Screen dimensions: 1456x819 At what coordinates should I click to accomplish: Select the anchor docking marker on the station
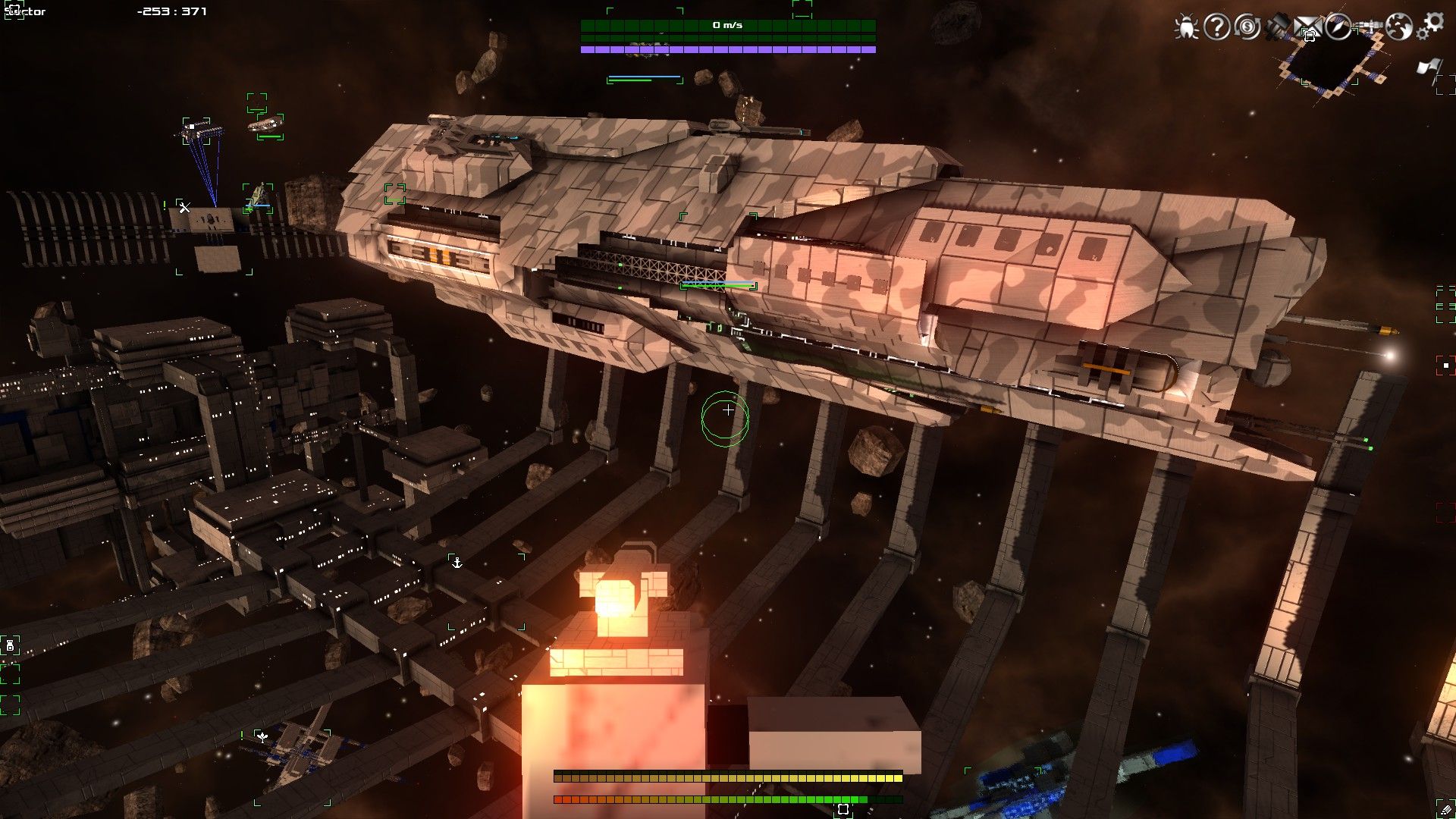coord(457,563)
